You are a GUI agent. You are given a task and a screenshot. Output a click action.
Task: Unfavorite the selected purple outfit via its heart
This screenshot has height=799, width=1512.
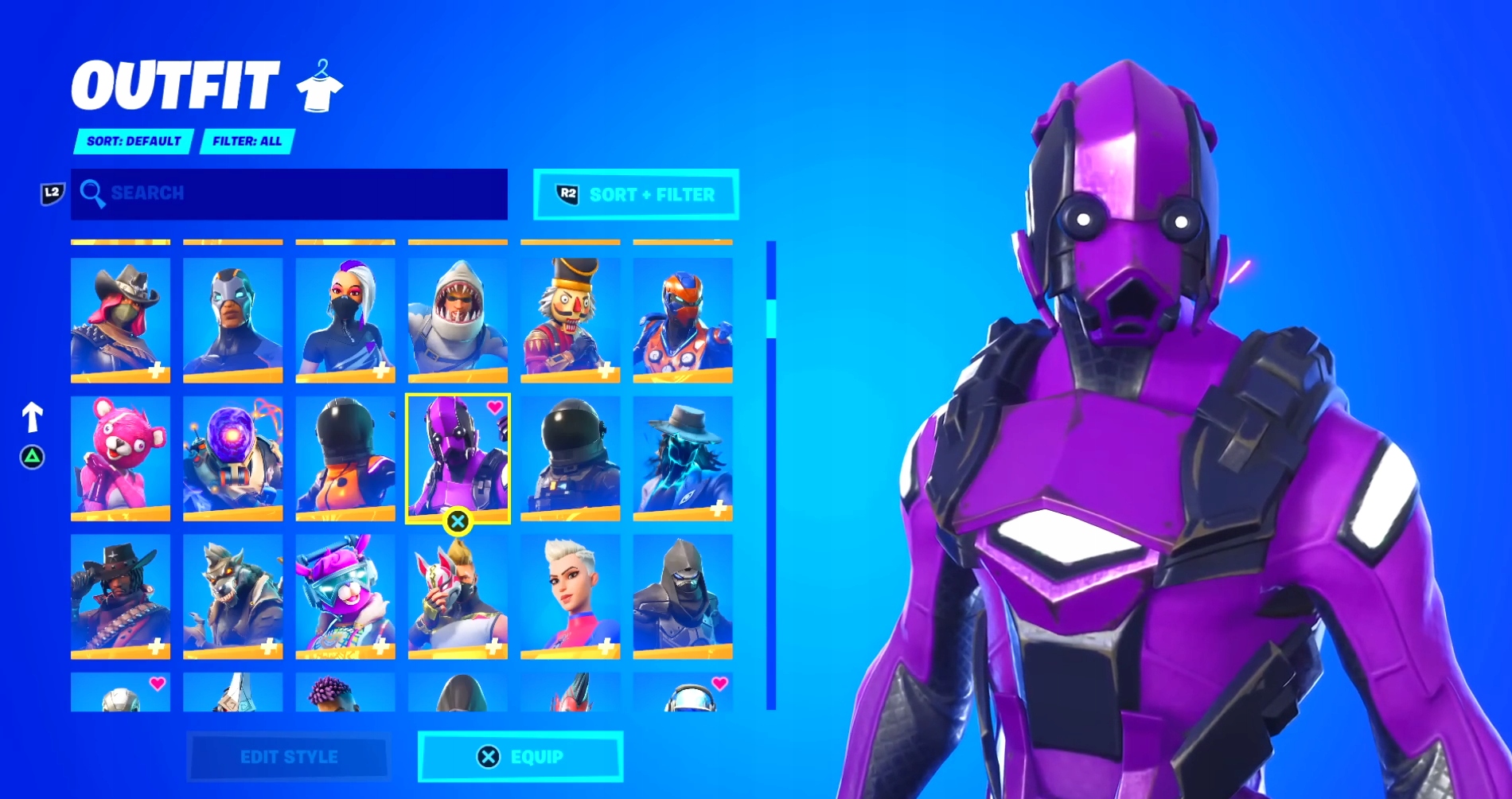494,408
